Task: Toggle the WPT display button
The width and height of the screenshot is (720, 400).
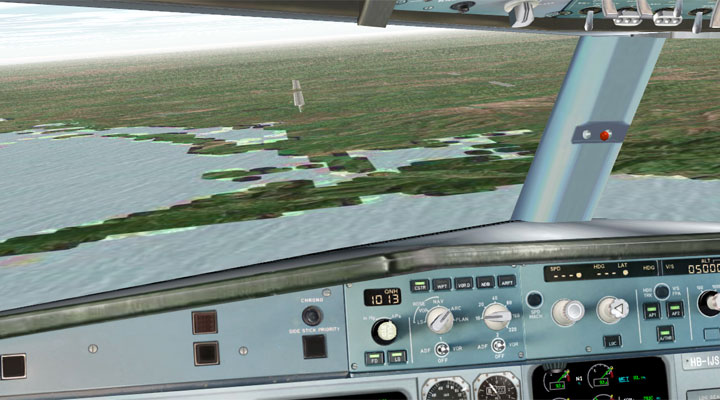Action: click(x=441, y=284)
